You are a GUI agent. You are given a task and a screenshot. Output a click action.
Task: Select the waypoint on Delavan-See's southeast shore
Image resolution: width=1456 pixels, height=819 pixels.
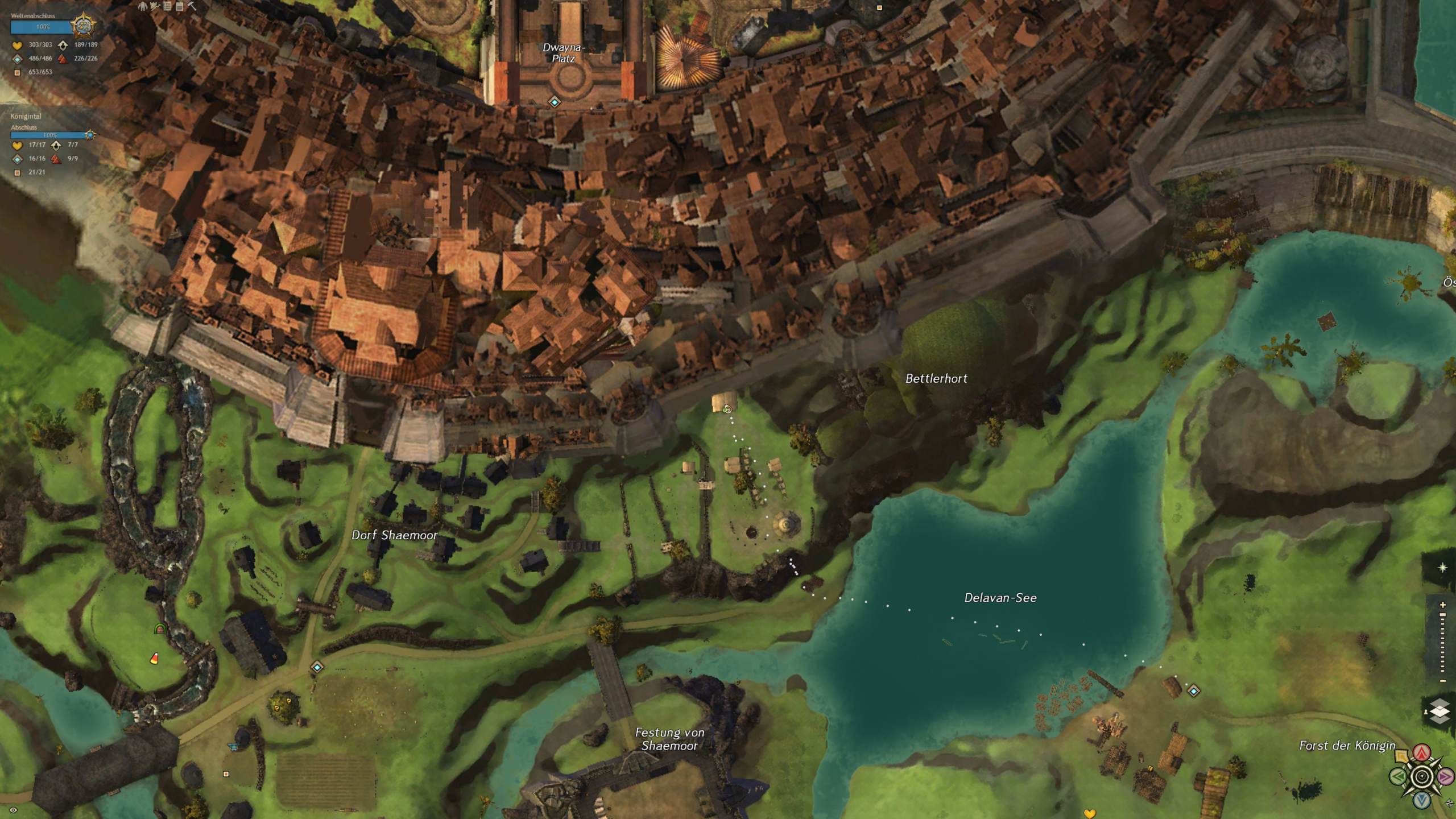pos(1193,691)
